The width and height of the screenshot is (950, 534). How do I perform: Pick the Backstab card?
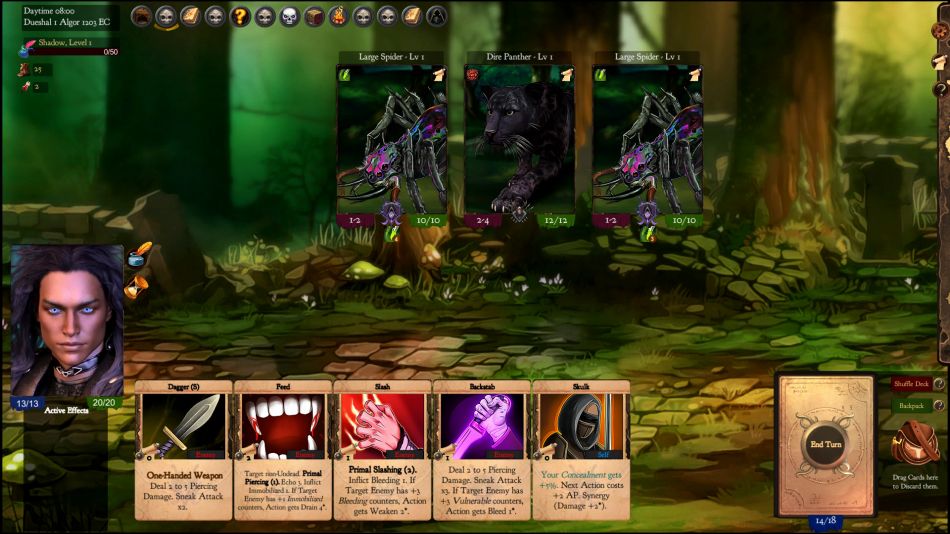click(481, 449)
